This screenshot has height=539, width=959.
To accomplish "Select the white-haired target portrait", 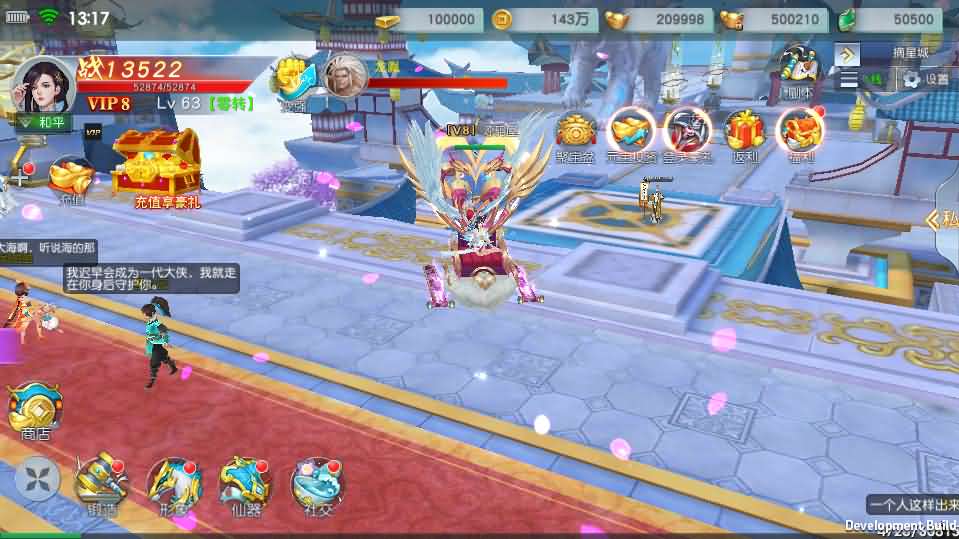I will point(343,76).
